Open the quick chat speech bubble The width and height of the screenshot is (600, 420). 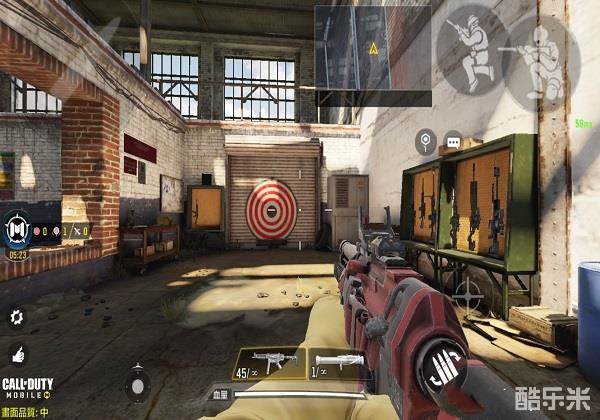point(456,141)
